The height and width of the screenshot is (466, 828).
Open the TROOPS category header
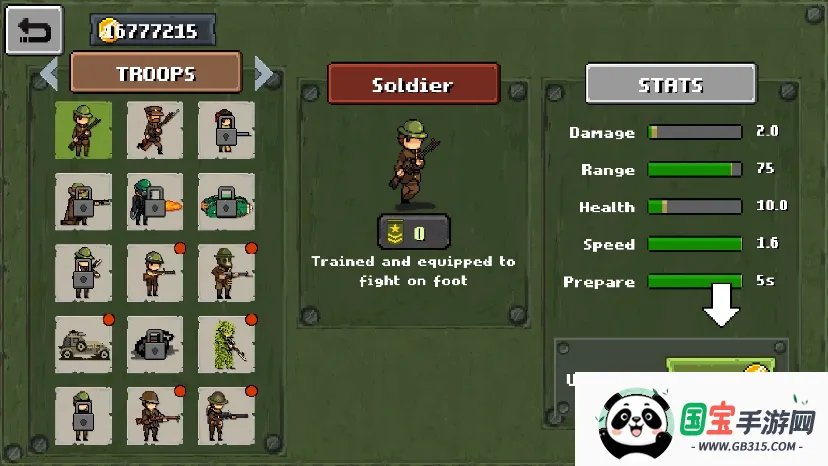pos(156,73)
